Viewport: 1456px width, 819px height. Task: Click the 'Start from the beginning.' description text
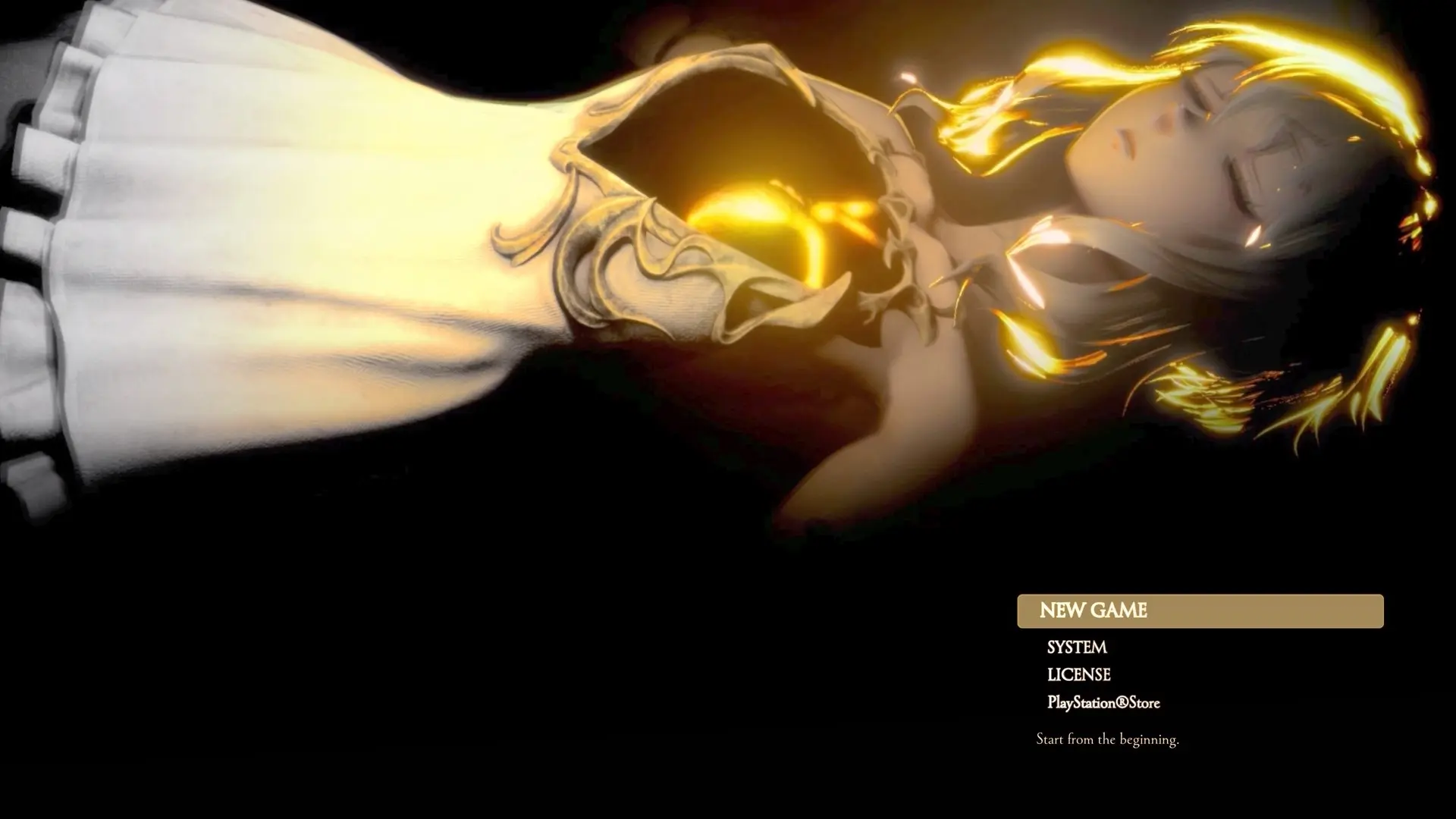point(1108,739)
